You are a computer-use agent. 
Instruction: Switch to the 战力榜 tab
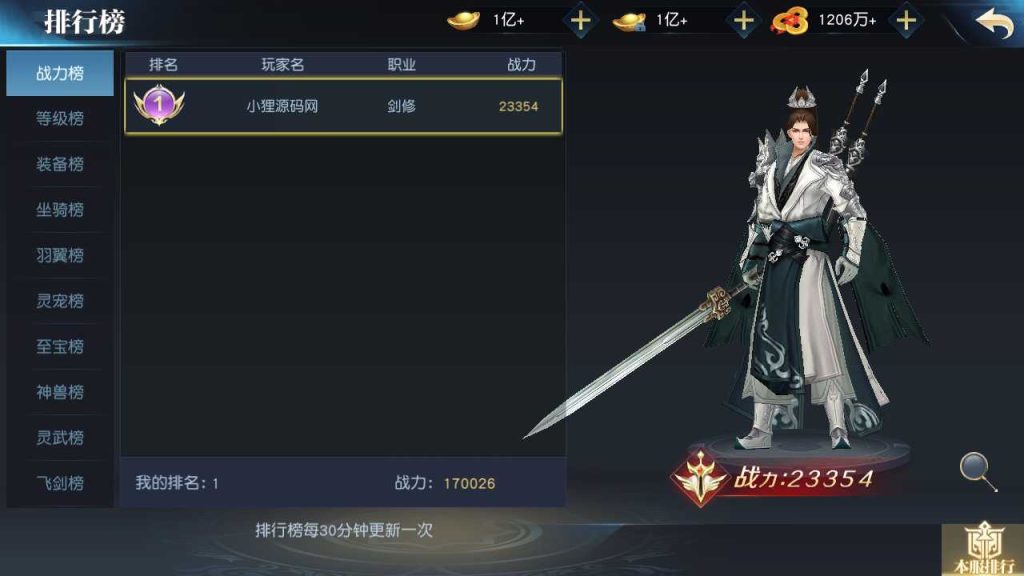60,73
